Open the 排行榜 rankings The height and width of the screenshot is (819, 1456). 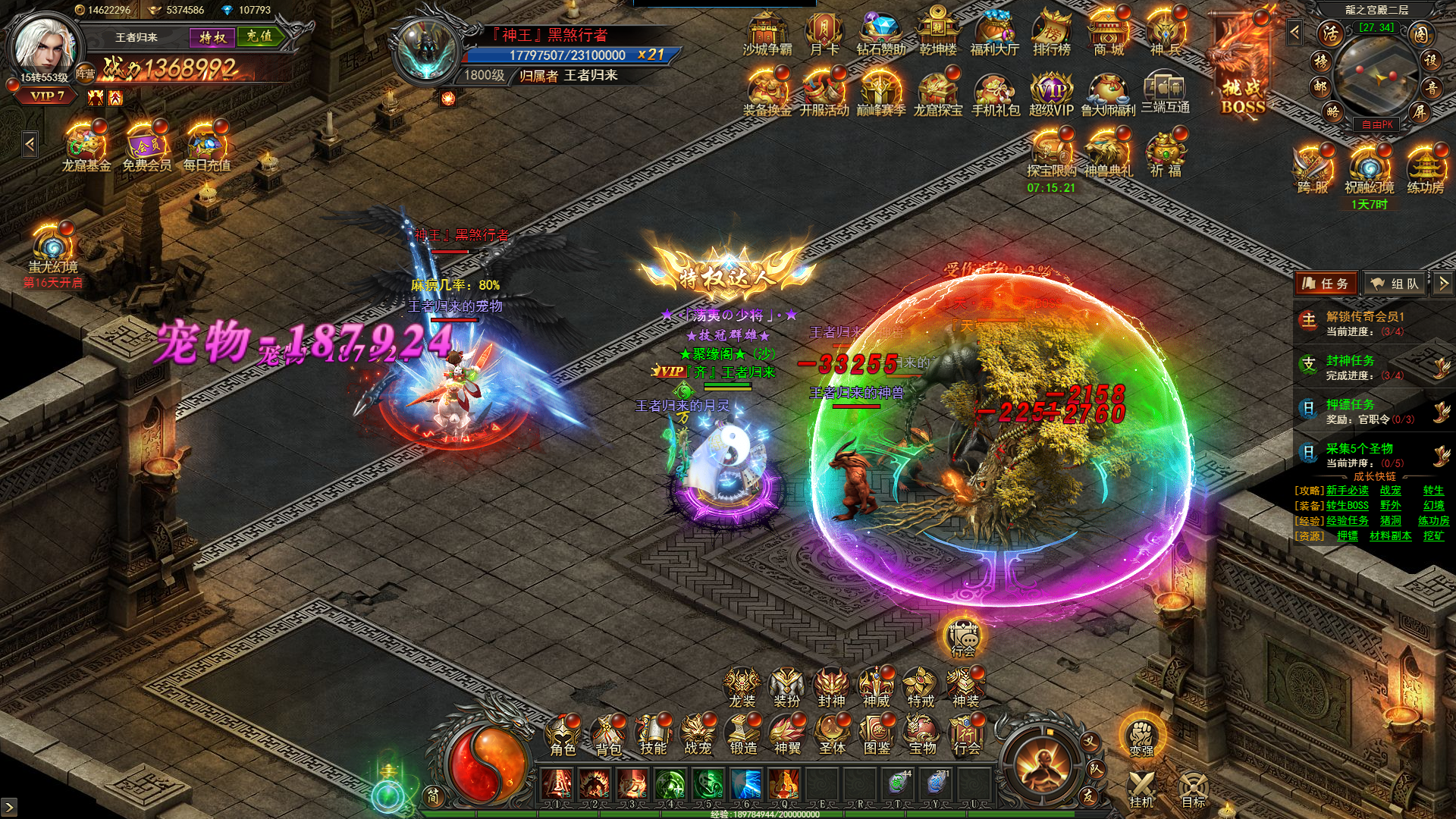pyautogui.click(x=1051, y=34)
